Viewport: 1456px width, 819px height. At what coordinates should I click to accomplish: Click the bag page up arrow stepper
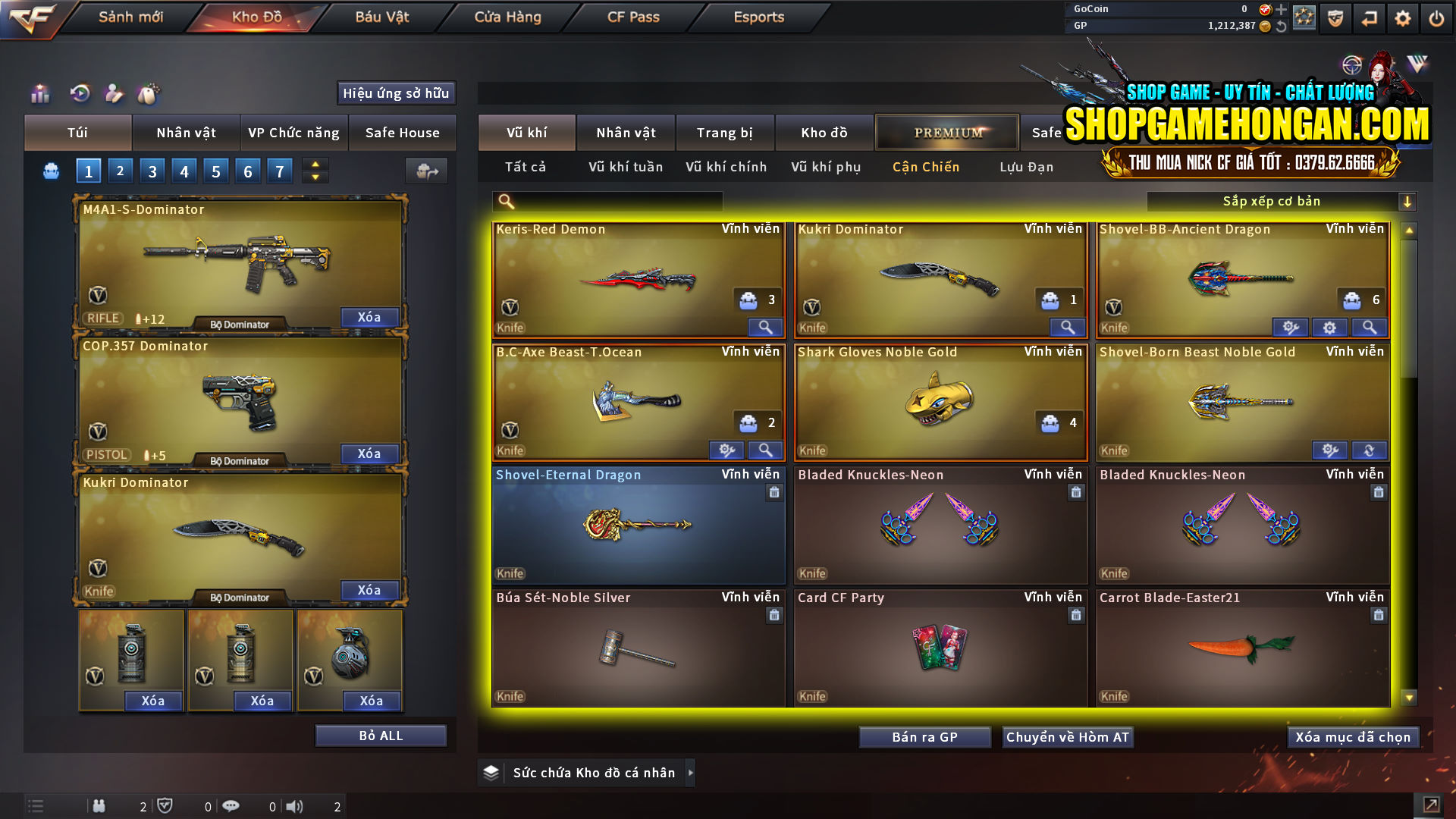314,164
